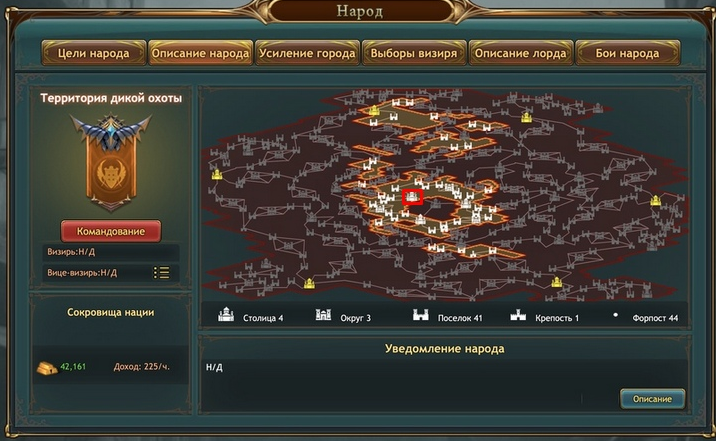
Task: Choose the Форпост legend entry
Action: [x=648, y=318]
